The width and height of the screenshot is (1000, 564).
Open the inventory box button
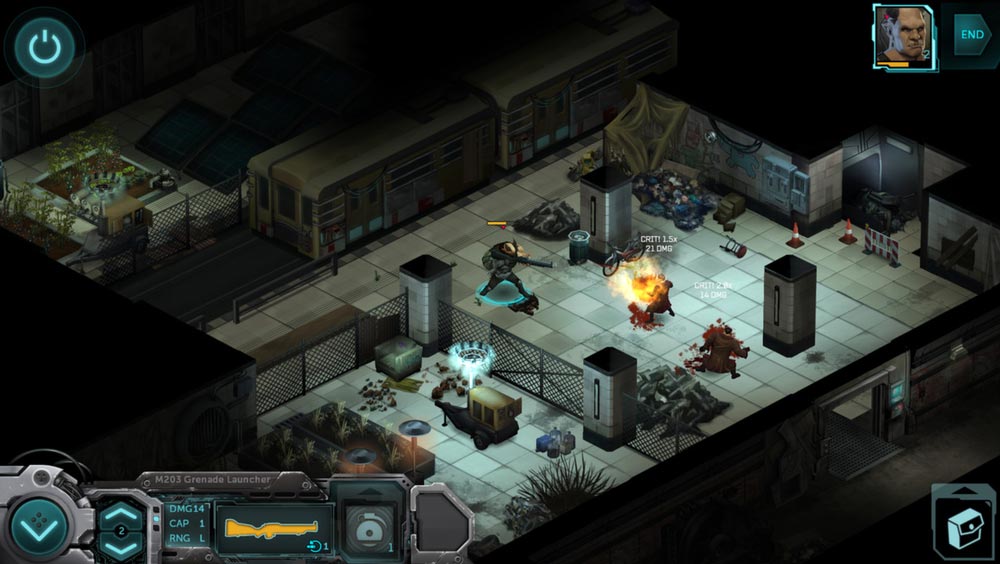(963, 522)
